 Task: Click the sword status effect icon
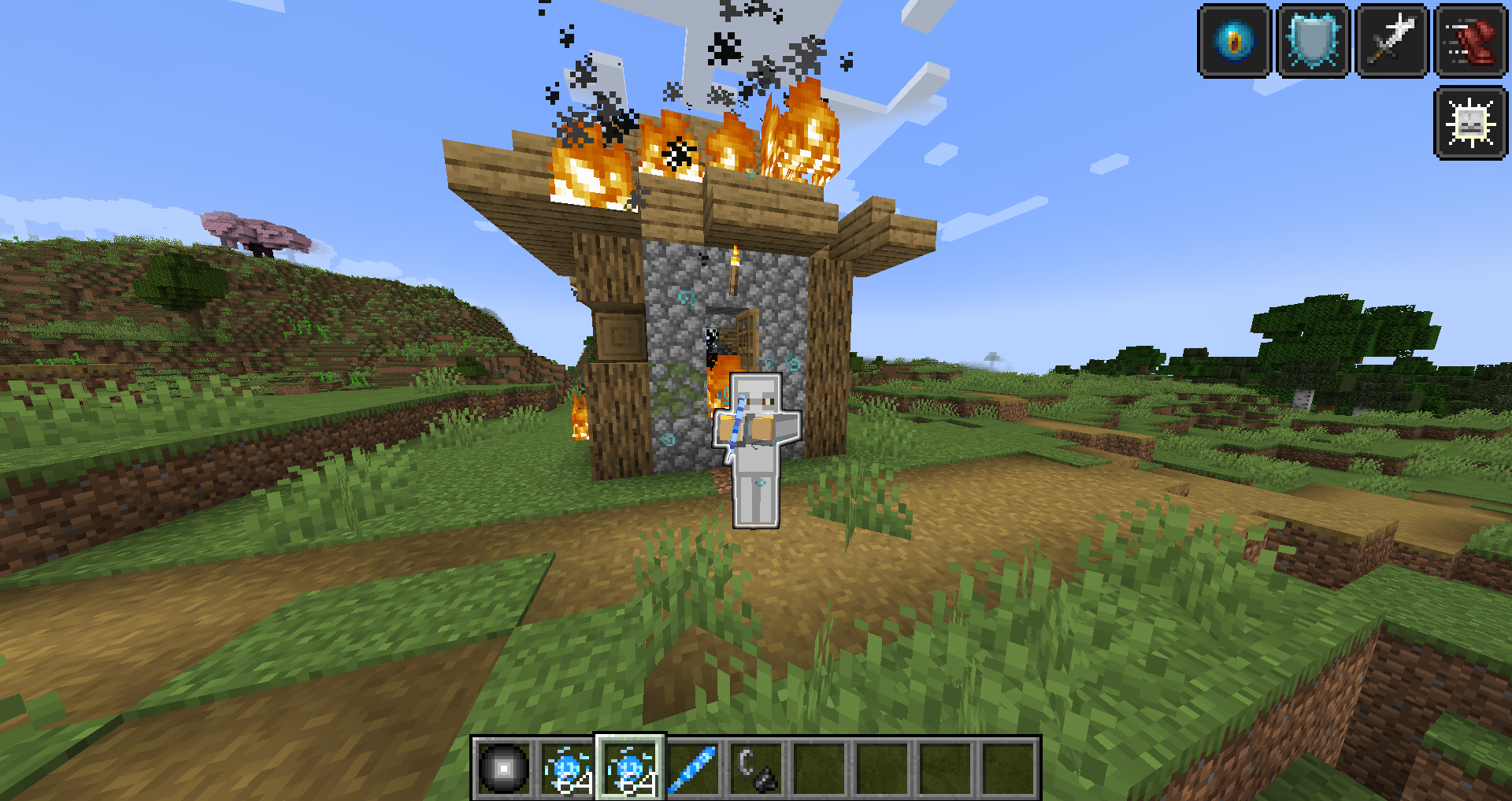click(x=1391, y=41)
